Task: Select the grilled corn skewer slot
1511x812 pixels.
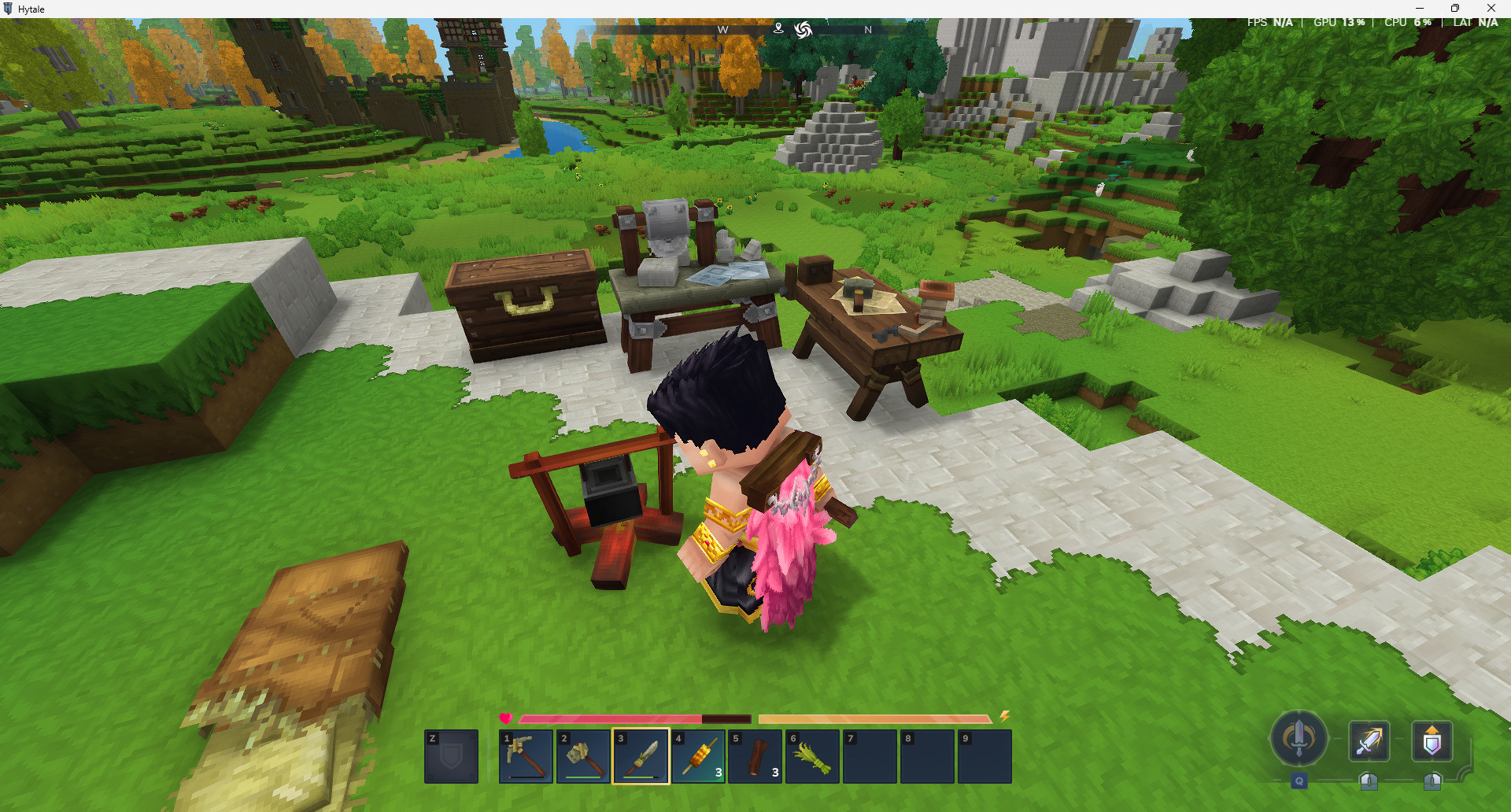Action: [x=698, y=756]
